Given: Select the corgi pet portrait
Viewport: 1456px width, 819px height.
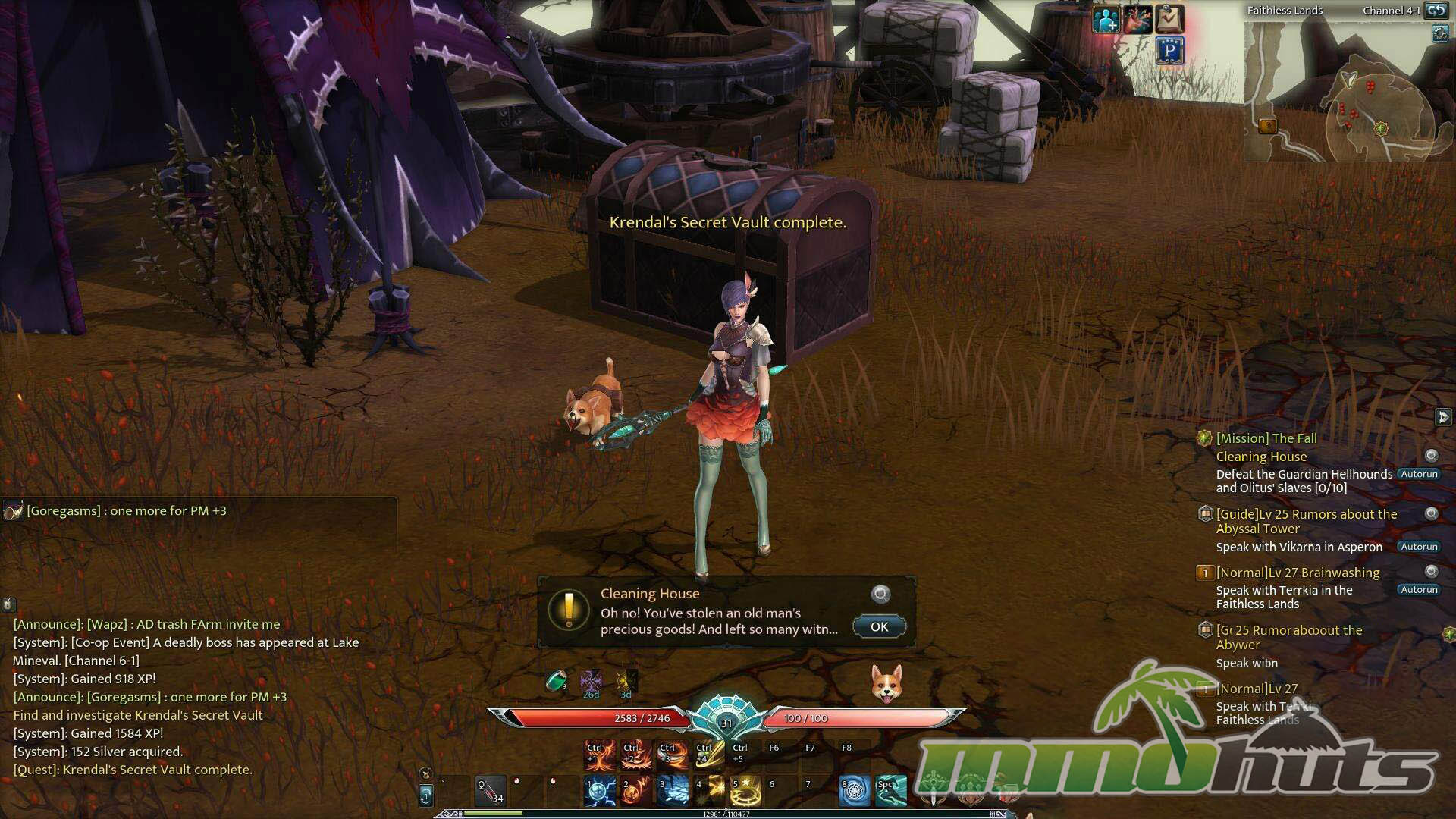Looking at the screenshot, I should pyautogui.click(x=886, y=682).
